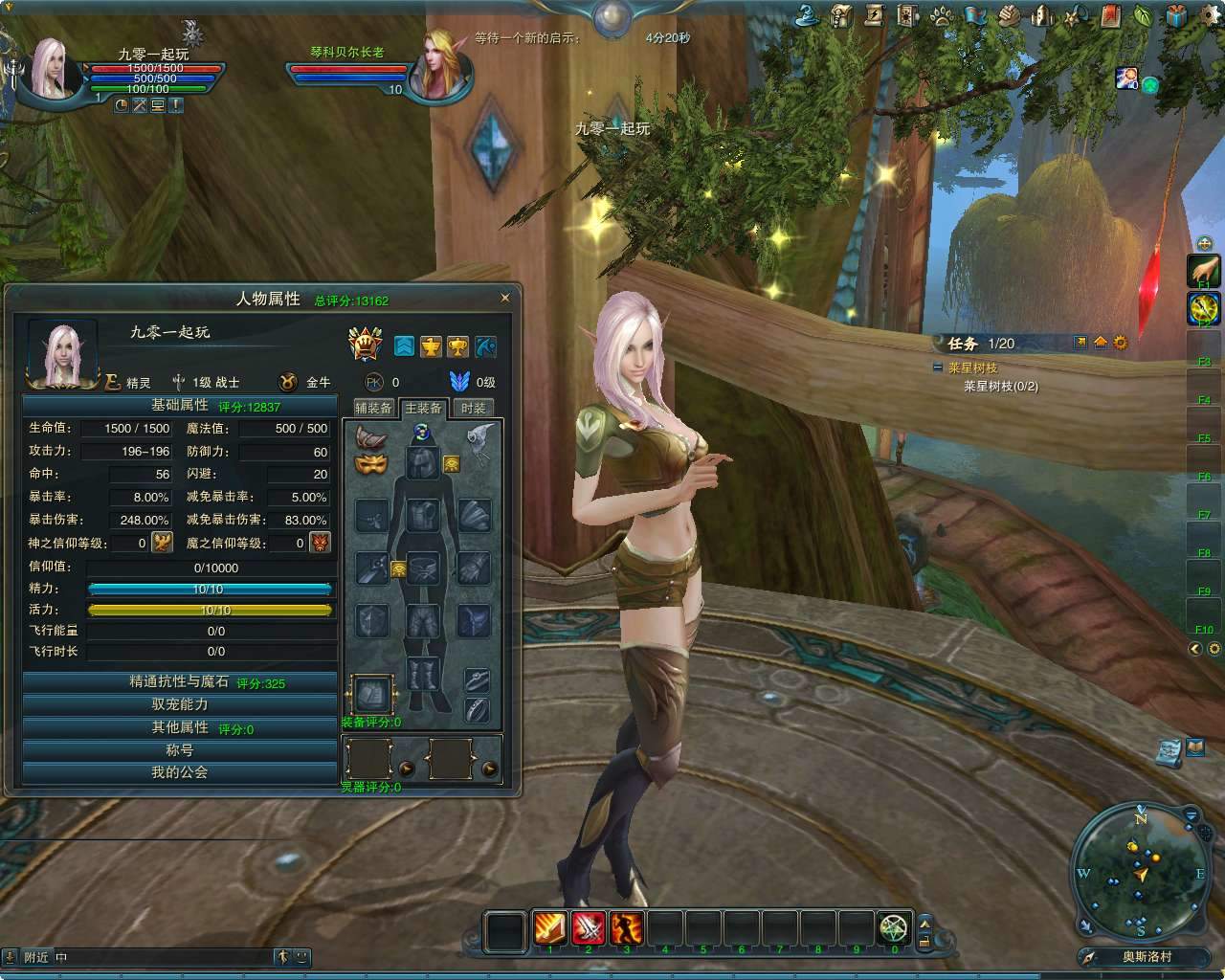Switch to the 辅装备 tab
Screen dimensions: 1225x980
click(372, 407)
